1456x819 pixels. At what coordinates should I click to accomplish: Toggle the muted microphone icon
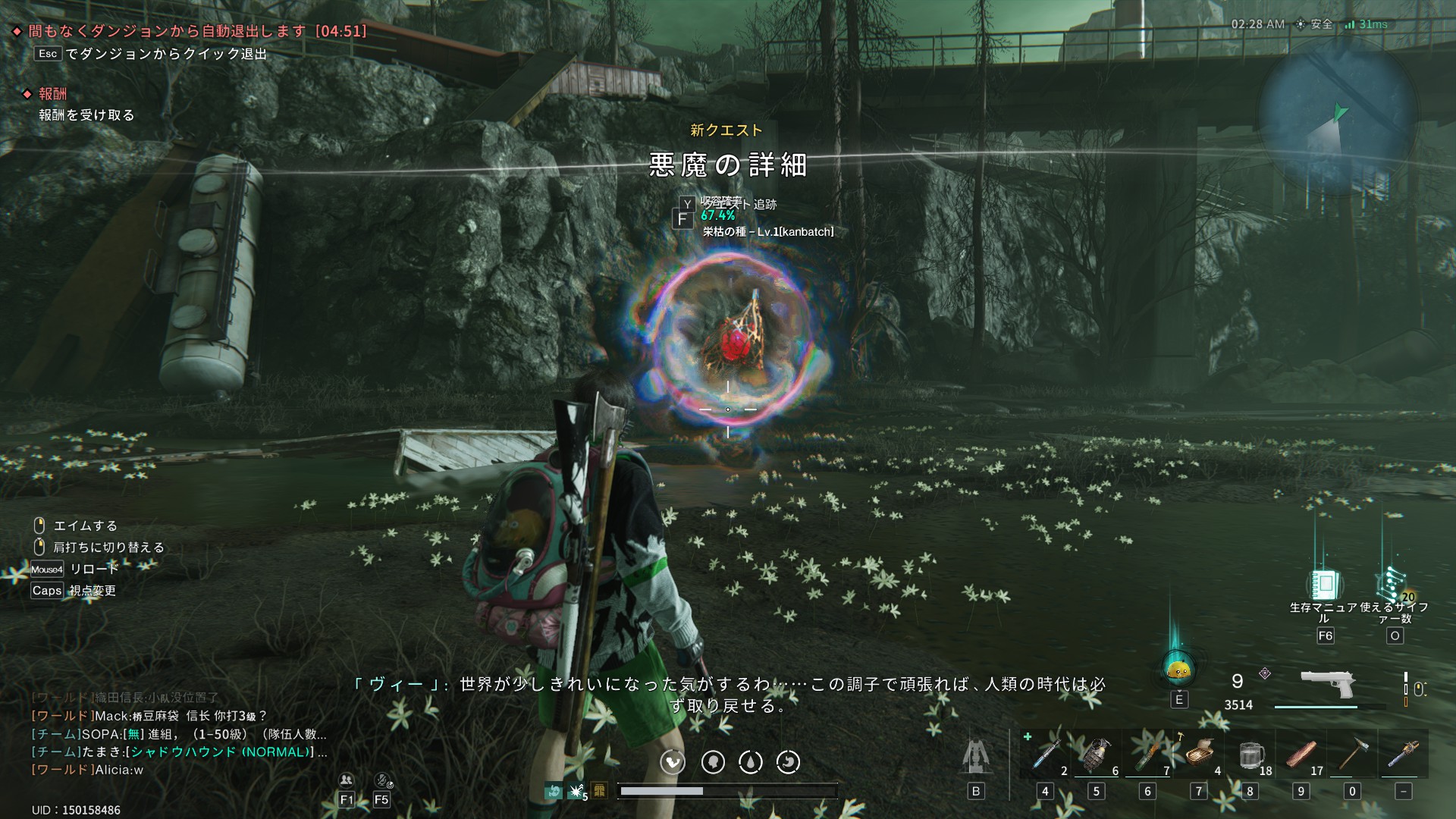coord(382,780)
